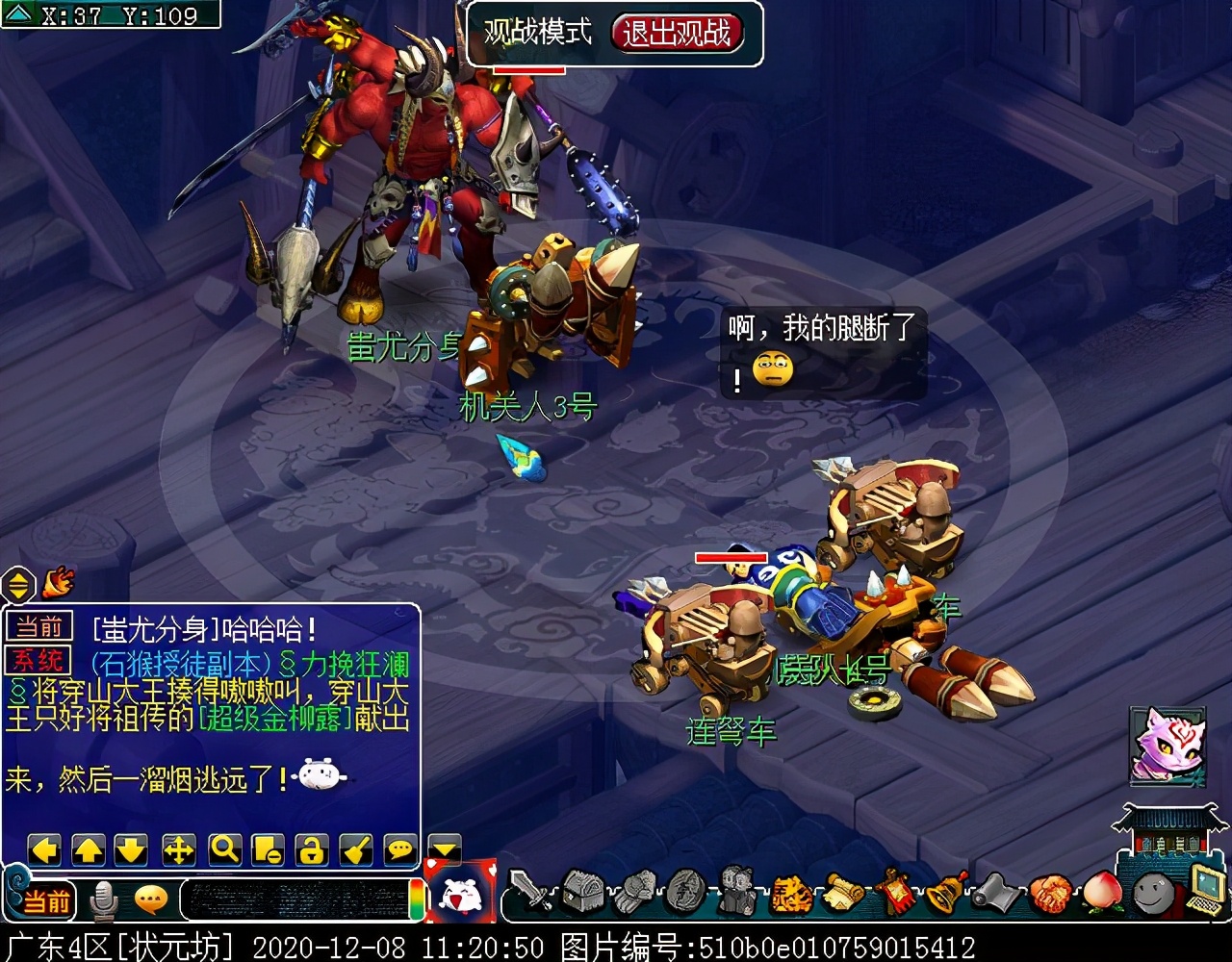Click the left arrow chat button

coord(44,849)
